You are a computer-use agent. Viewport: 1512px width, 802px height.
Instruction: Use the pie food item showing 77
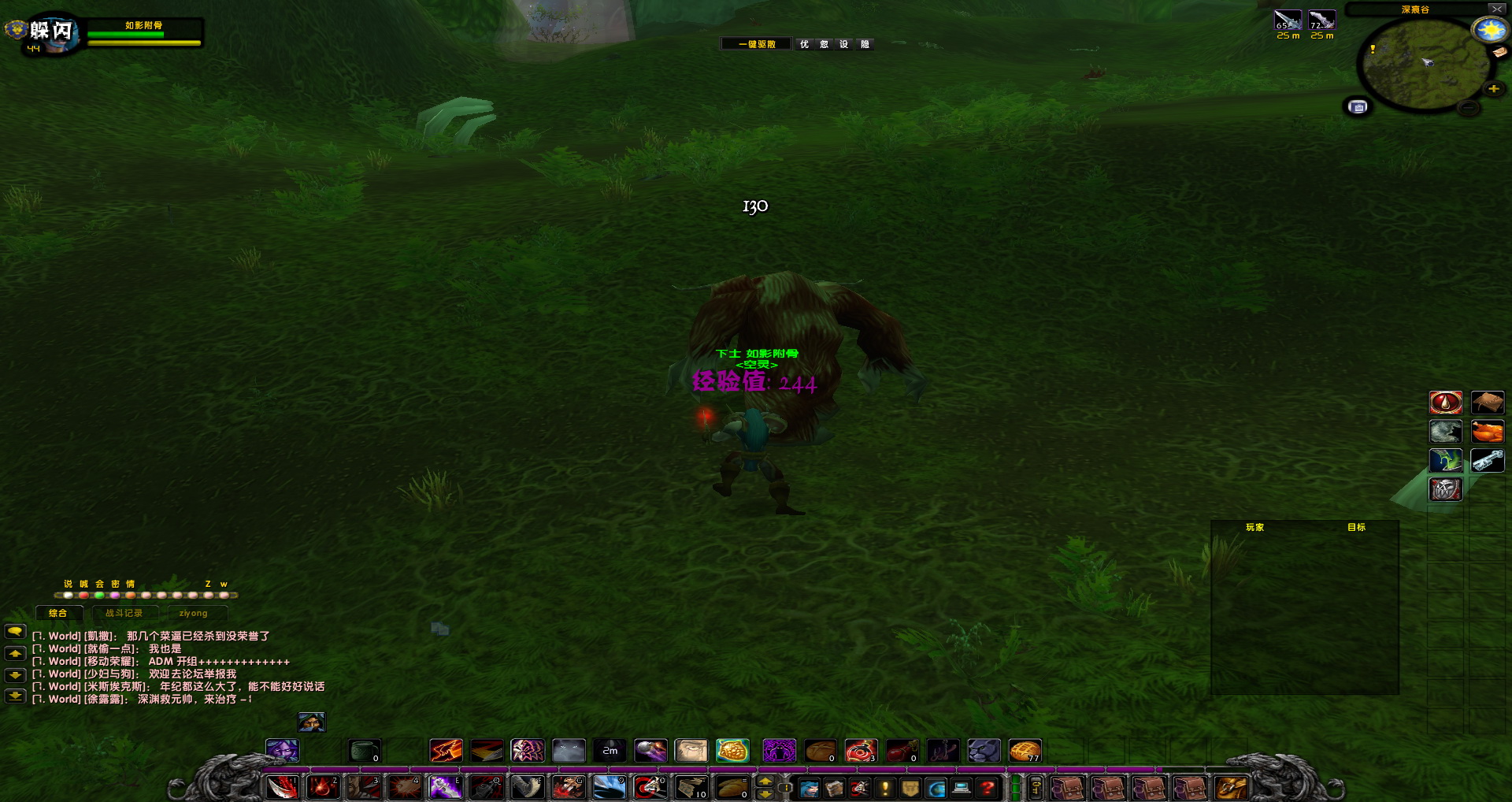(1025, 750)
